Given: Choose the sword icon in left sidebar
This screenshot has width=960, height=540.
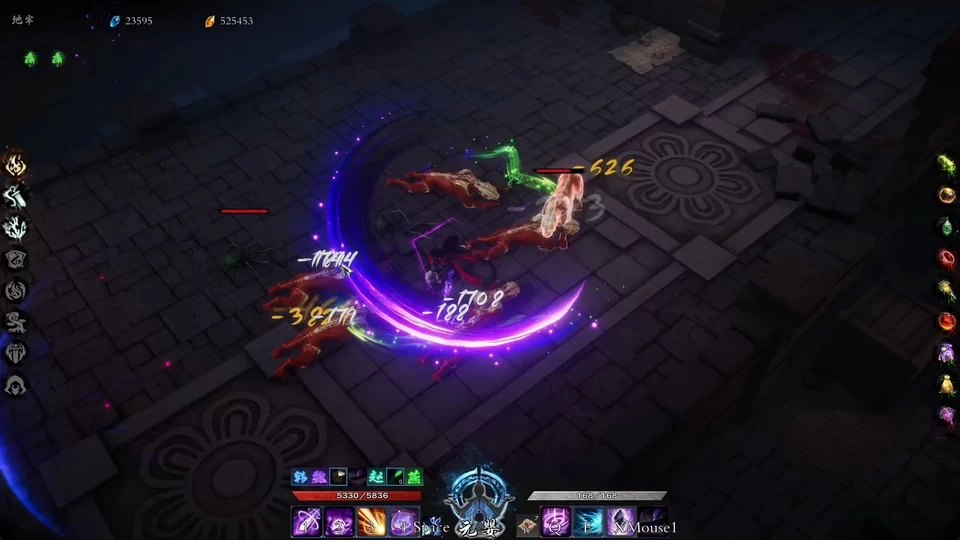Looking at the screenshot, I should 16,196.
